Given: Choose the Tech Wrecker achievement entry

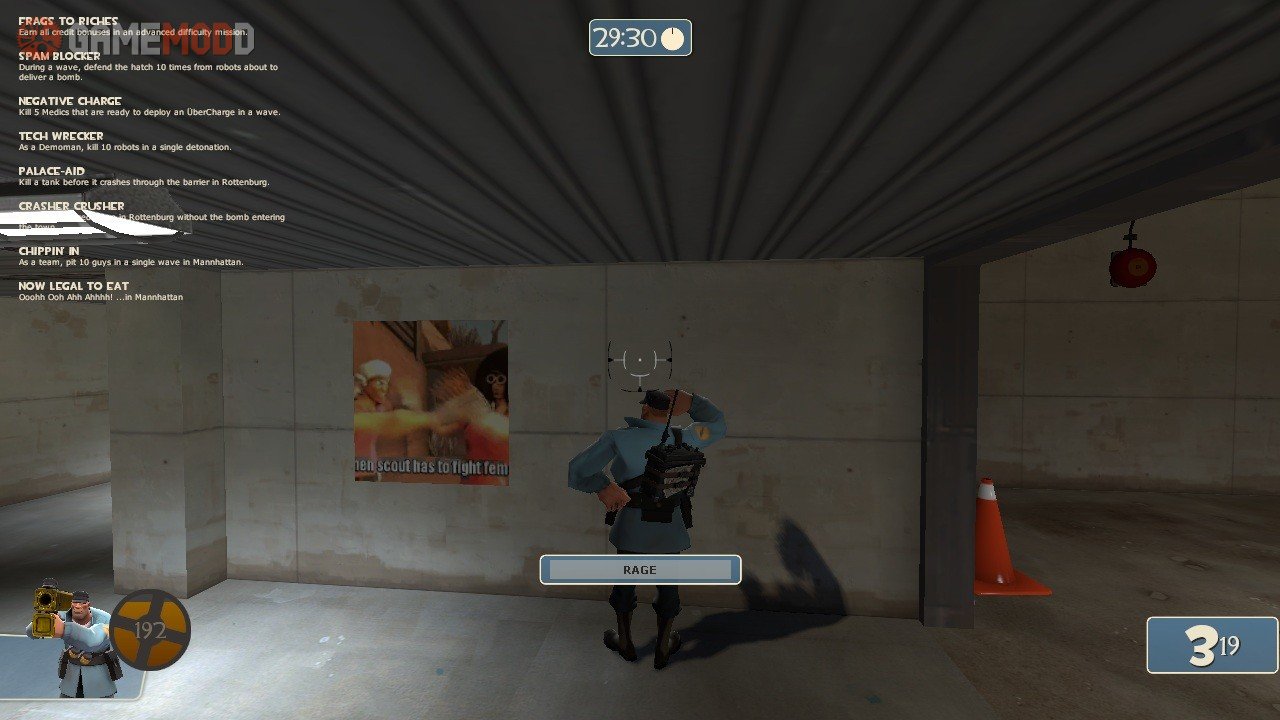Looking at the screenshot, I should [x=61, y=136].
